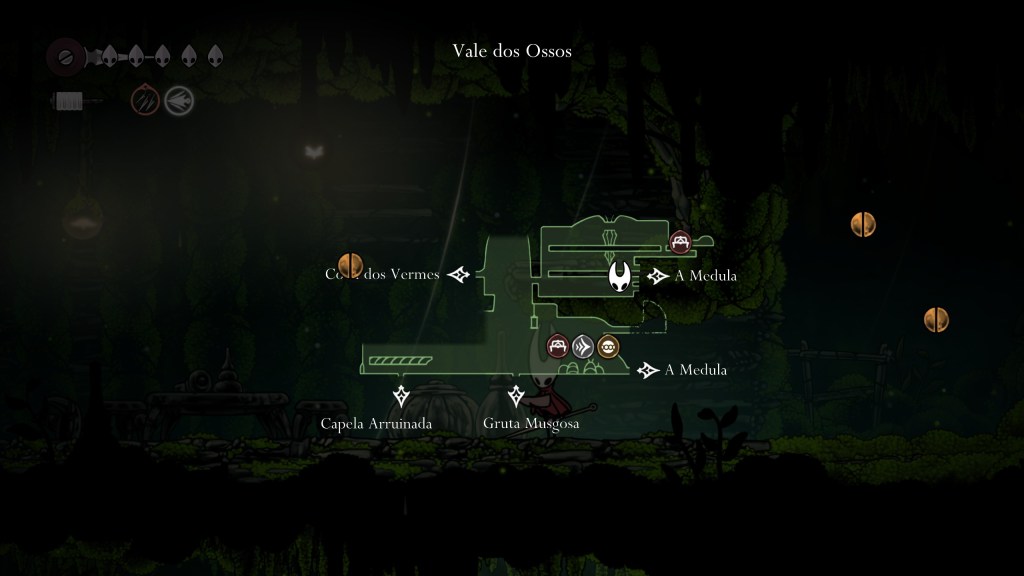Choose the Cova dos Vermes exit label
1024x576 pixels.
click(383, 274)
